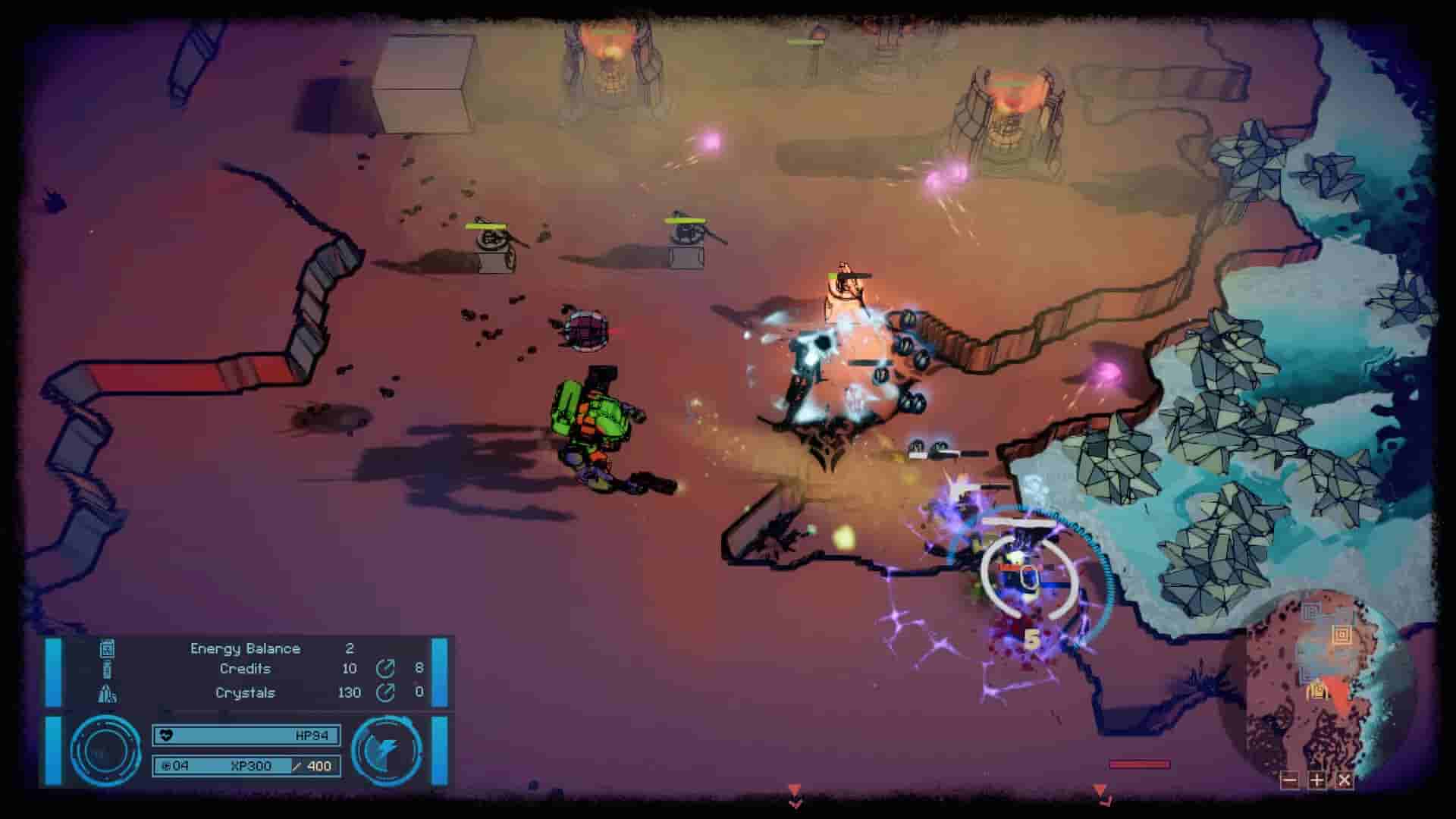
Task: Close the minimap using the X button
Action: pyautogui.click(x=1344, y=780)
